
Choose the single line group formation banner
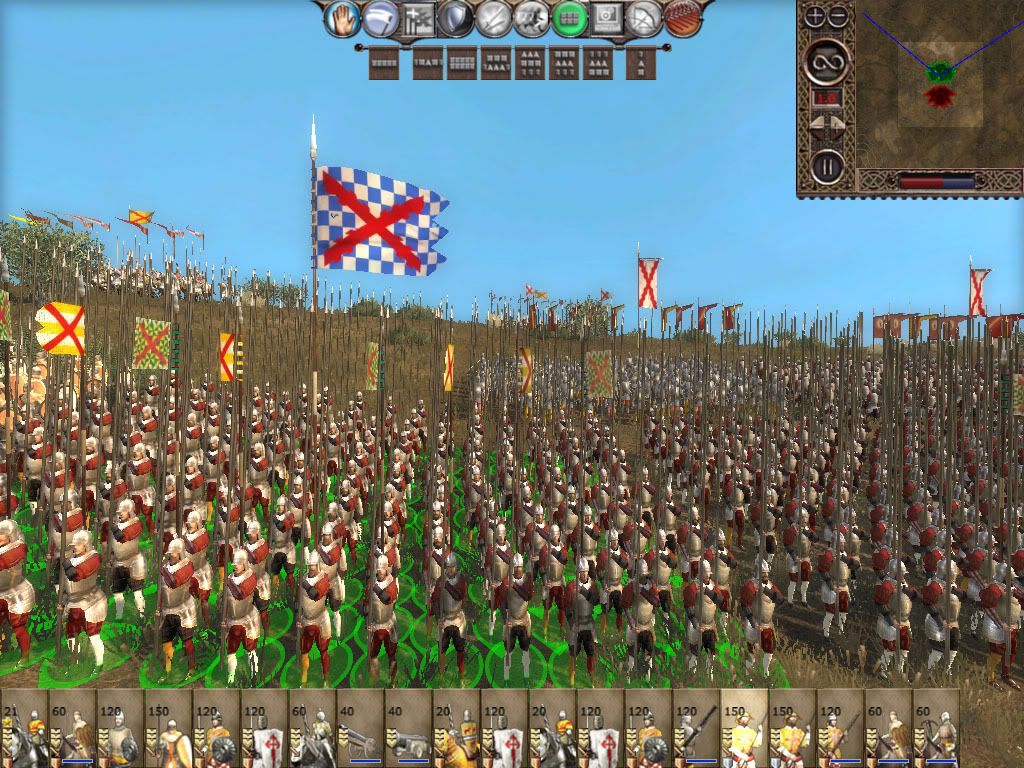pyautogui.click(x=383, y=64)
